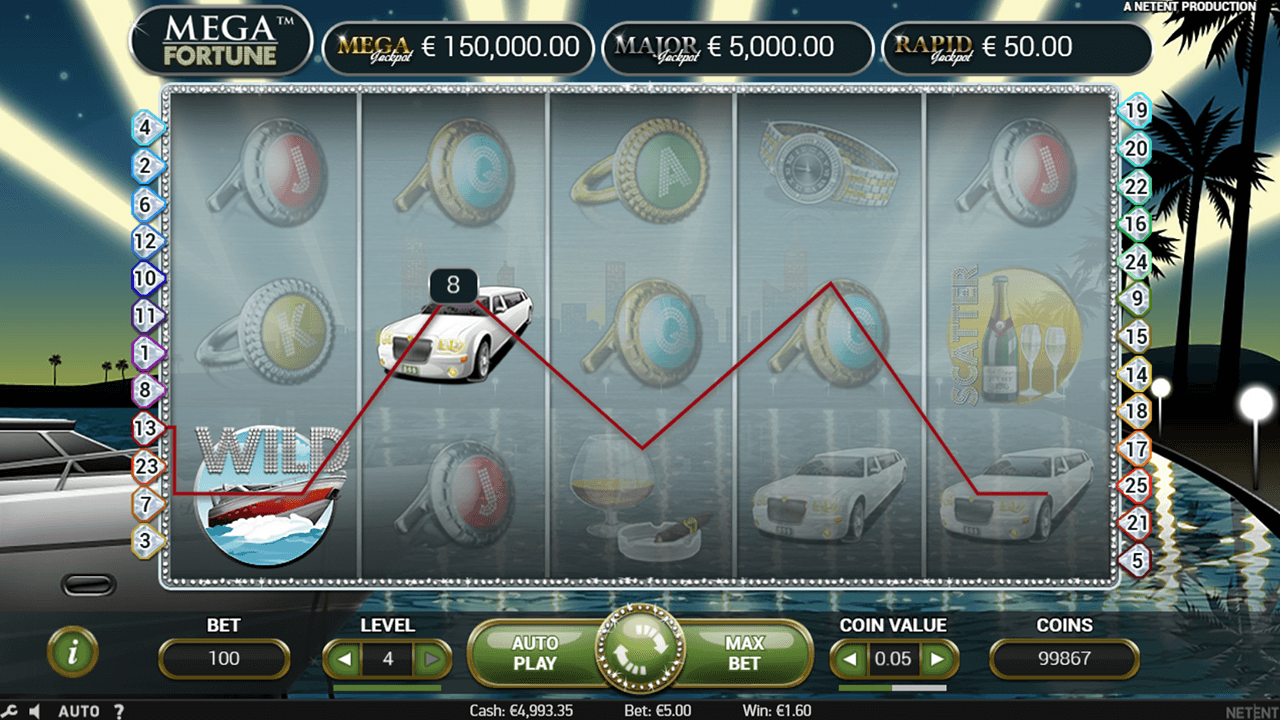Highlight bet line 25 marker

click(x=1135, y=486)
